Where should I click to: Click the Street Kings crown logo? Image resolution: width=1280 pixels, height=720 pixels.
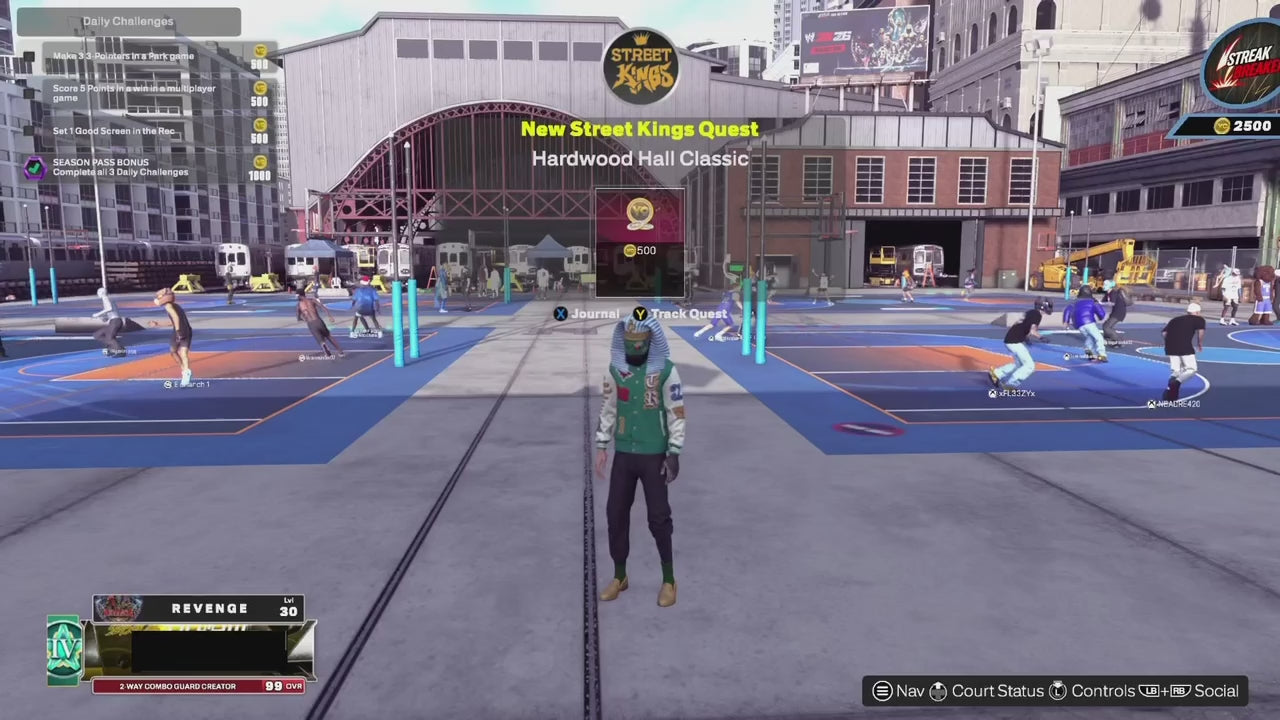[641, 67]
